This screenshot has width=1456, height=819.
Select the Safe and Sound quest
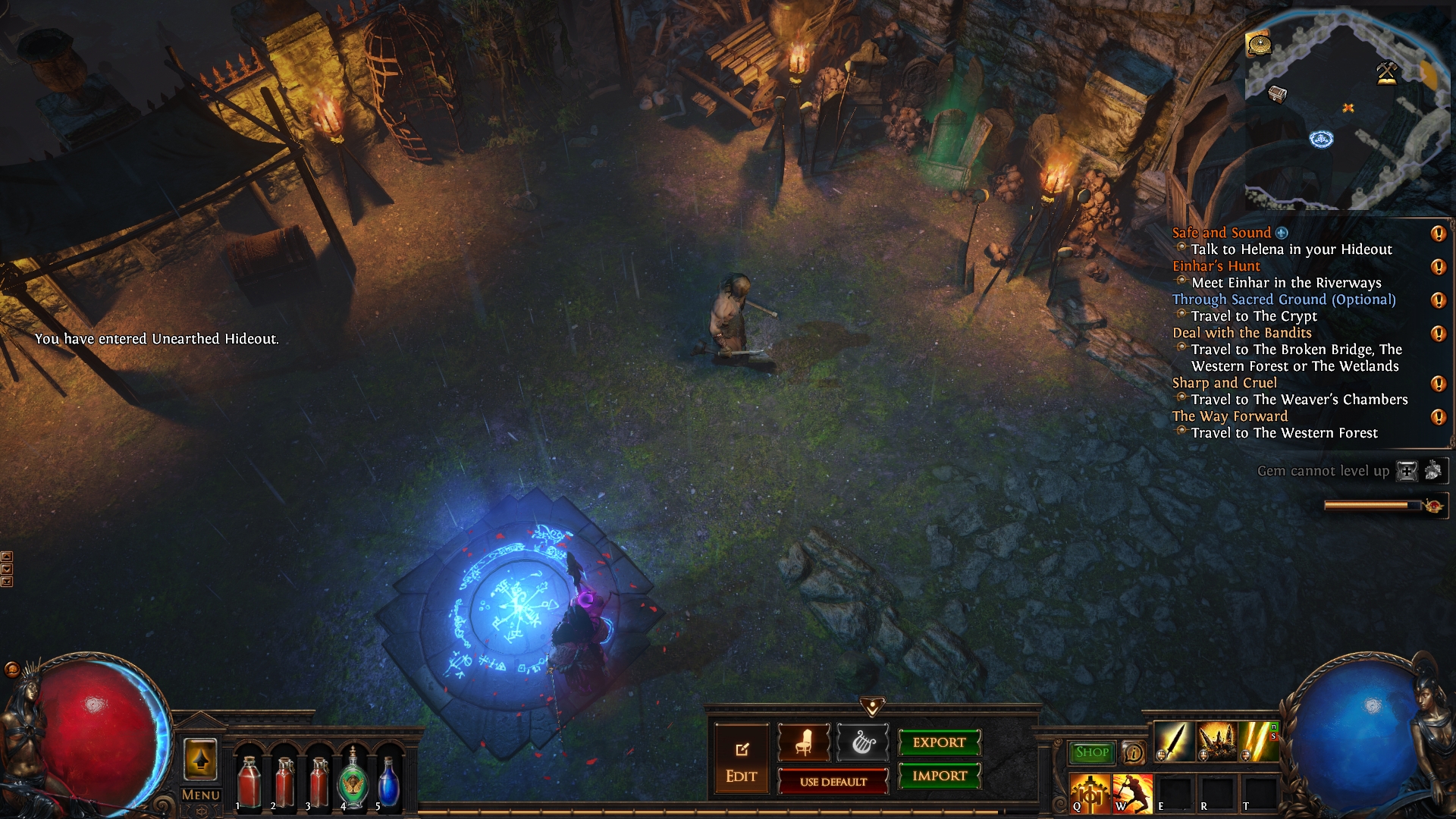point(1221,233)
